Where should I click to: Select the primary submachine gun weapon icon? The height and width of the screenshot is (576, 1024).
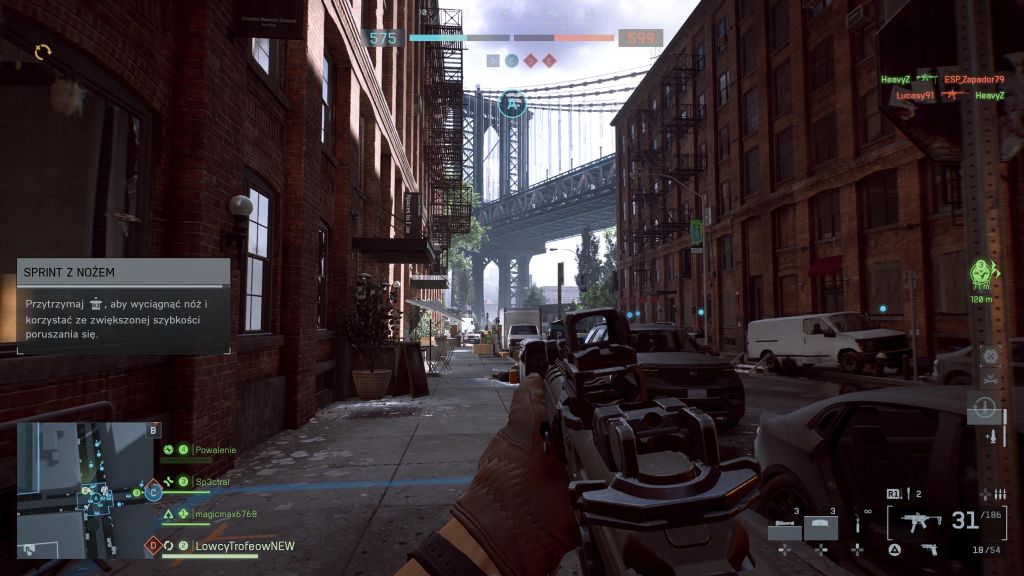(921, 521)
